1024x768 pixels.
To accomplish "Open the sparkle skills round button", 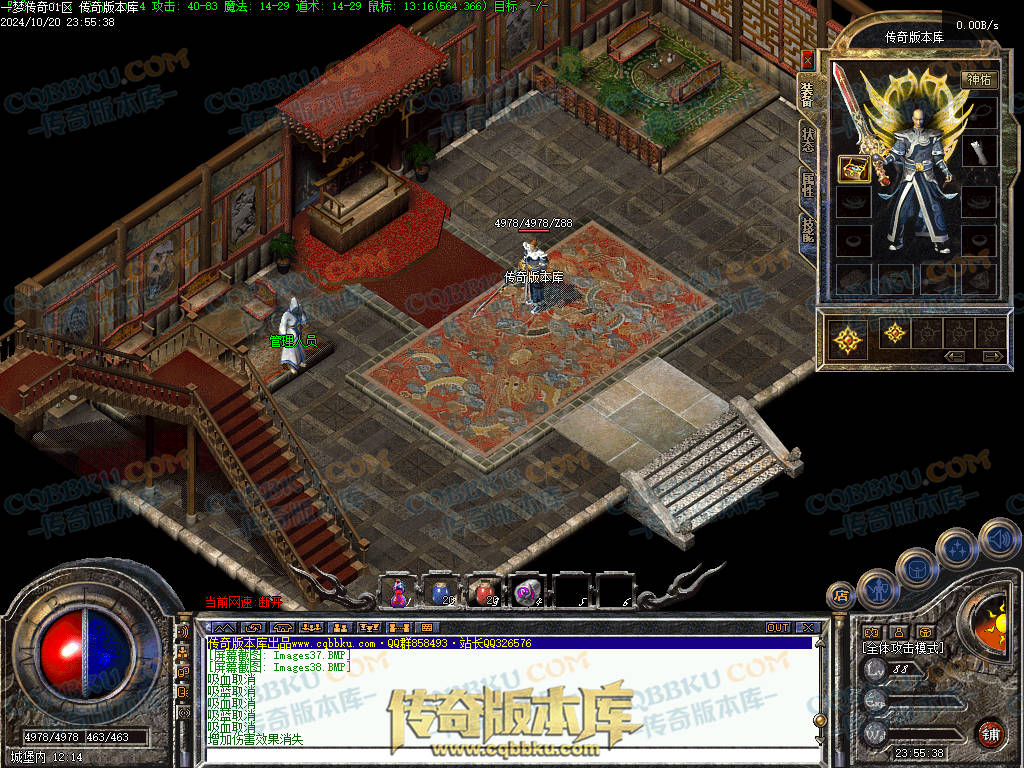I will (957, 548).
